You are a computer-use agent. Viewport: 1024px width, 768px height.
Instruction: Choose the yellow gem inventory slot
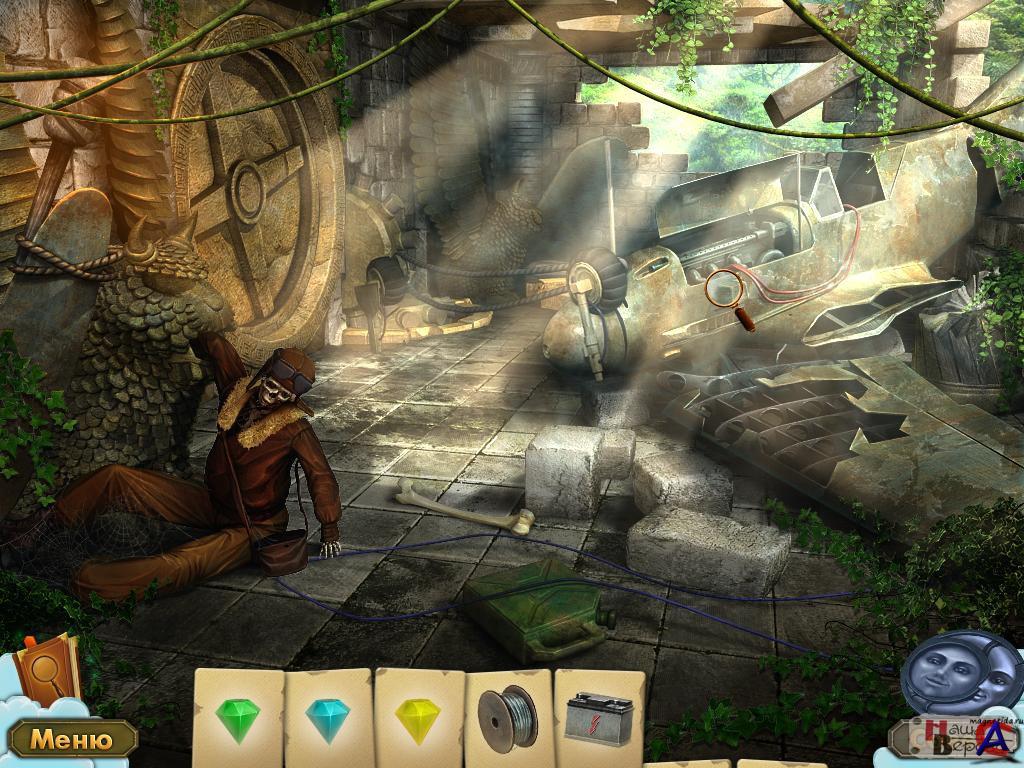(418, 718)
